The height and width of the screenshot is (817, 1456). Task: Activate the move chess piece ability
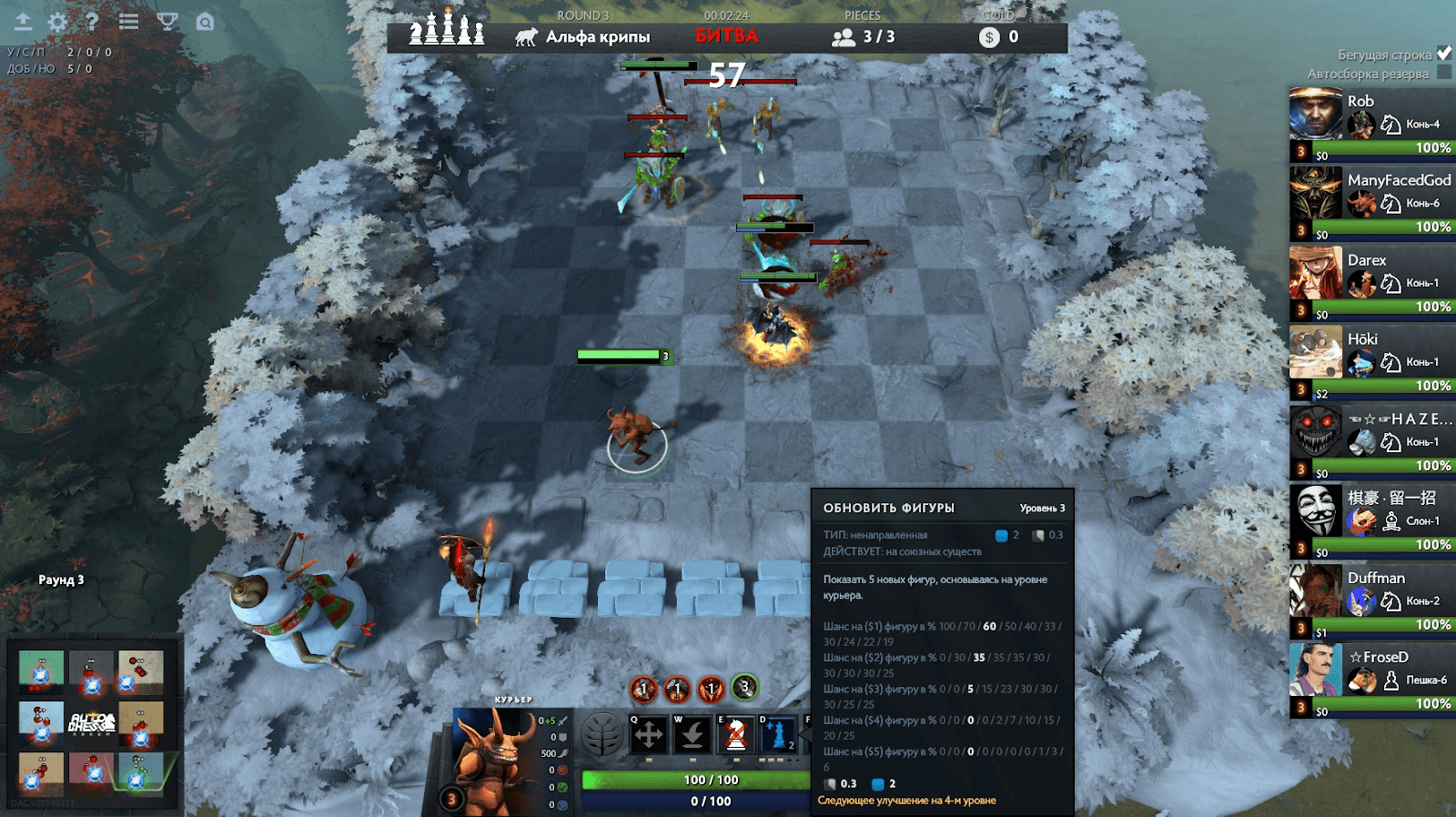click(x=649, y=735)
